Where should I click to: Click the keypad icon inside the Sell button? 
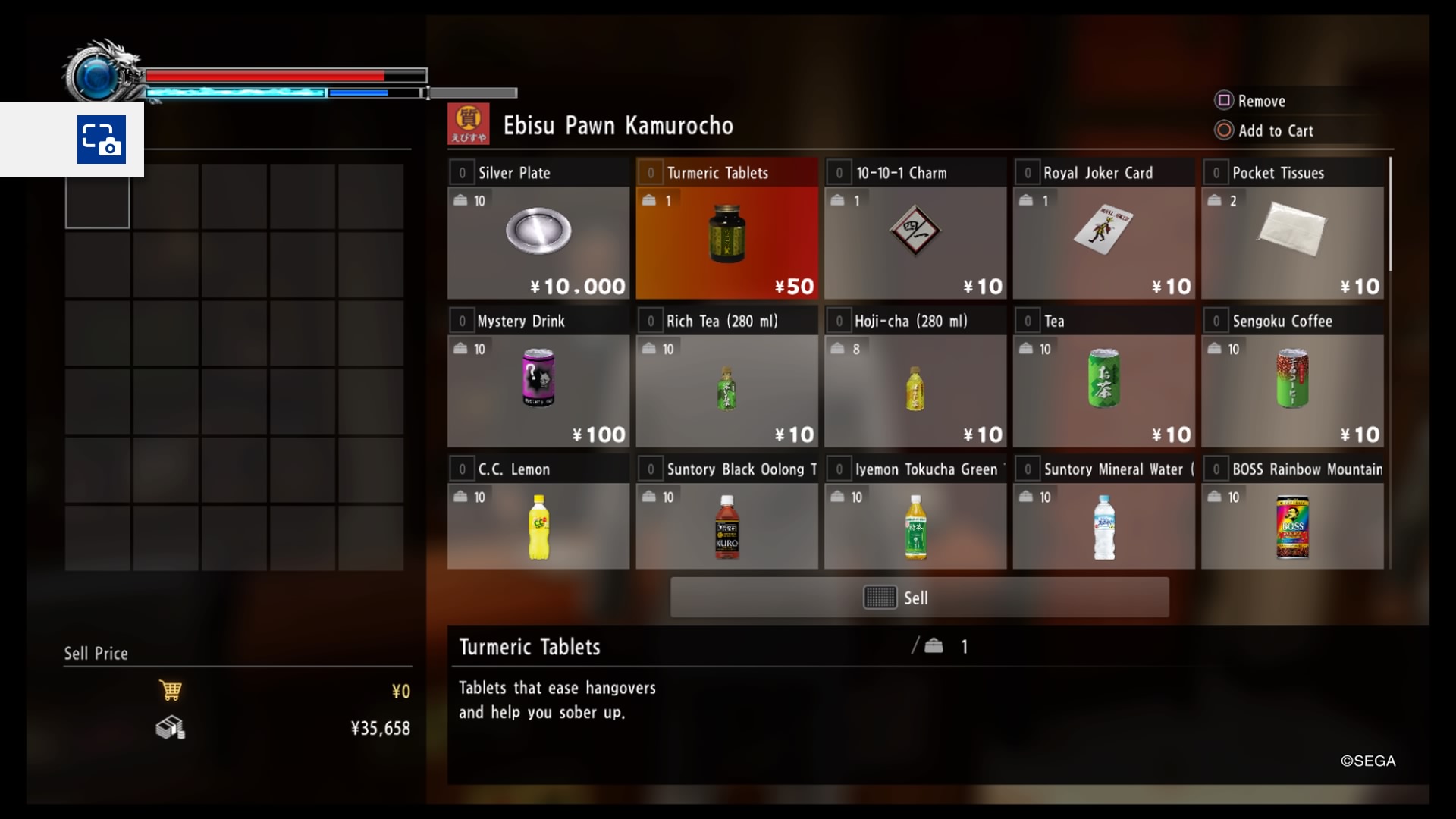[881, 598]
